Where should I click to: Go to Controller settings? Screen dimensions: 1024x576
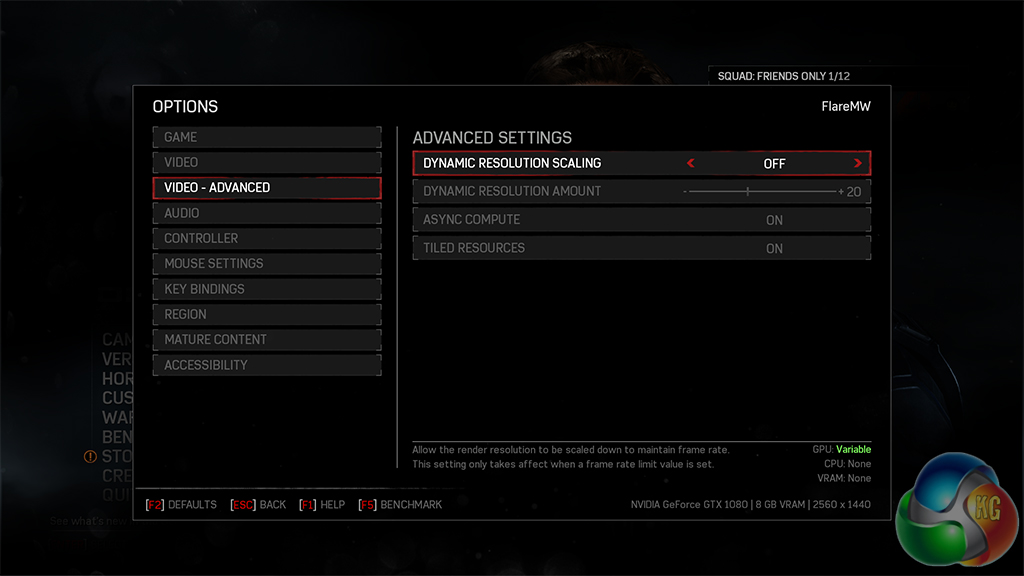(266, 238)
